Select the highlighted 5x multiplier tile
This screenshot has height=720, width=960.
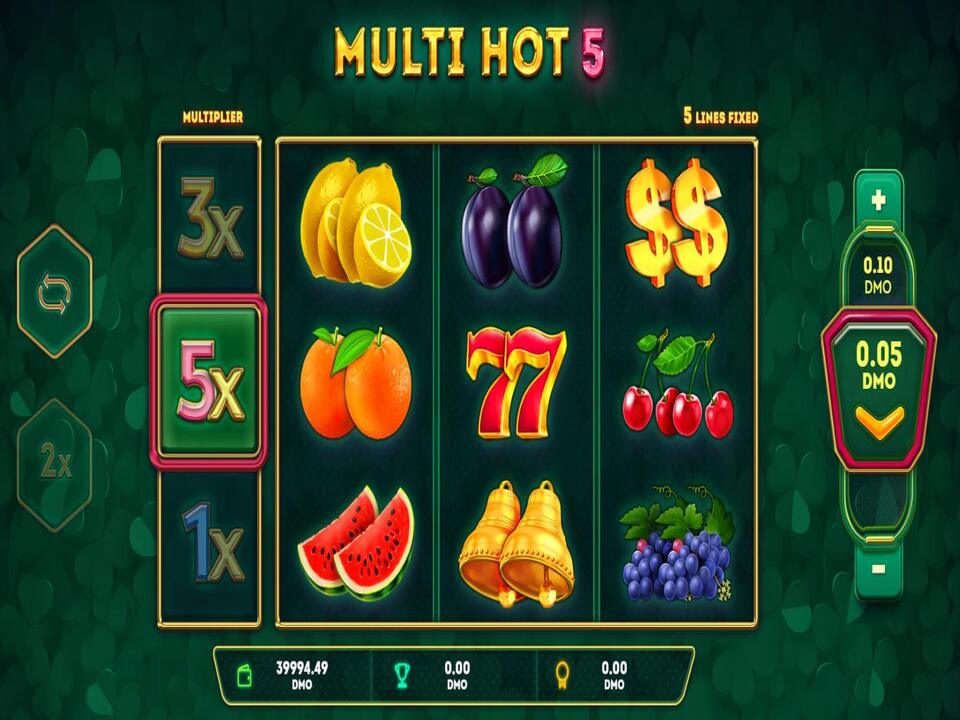(x=209, y=382)
